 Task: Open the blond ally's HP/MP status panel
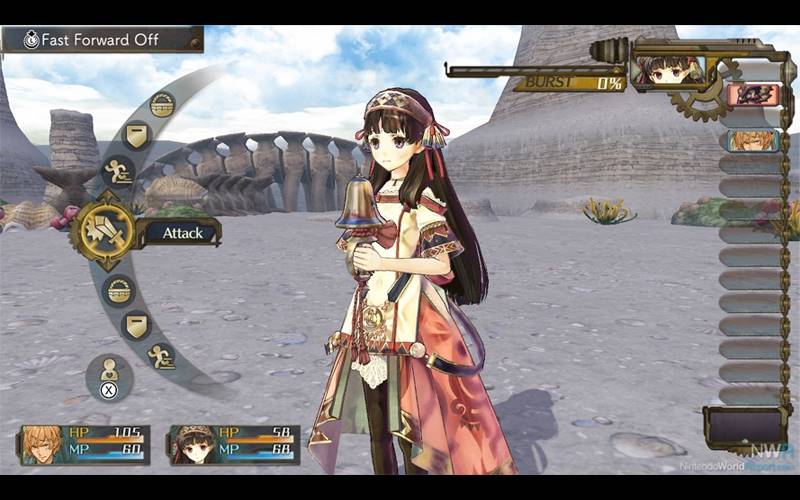(84, 444)
